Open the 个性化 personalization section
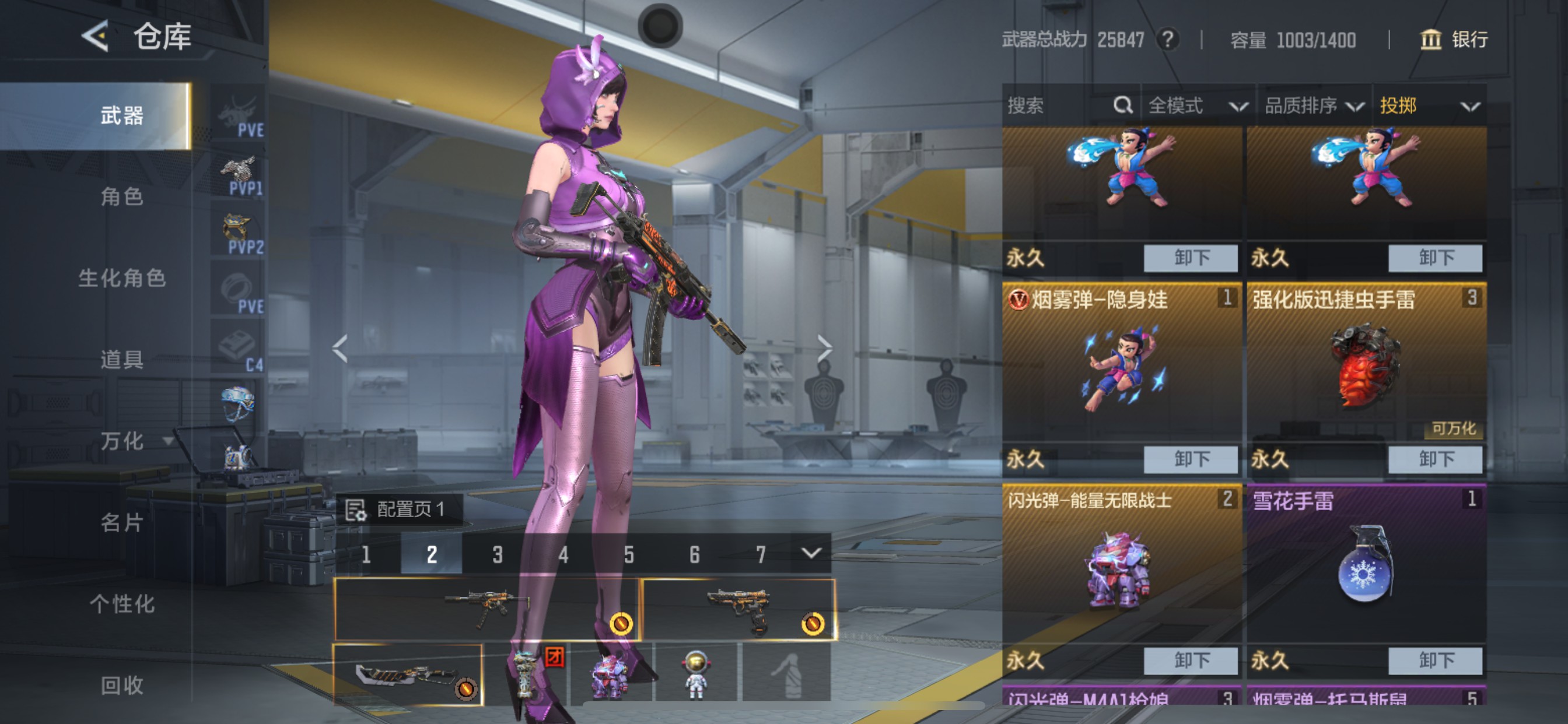Viewport: 1568px width, 724px height. coord(122,604)
